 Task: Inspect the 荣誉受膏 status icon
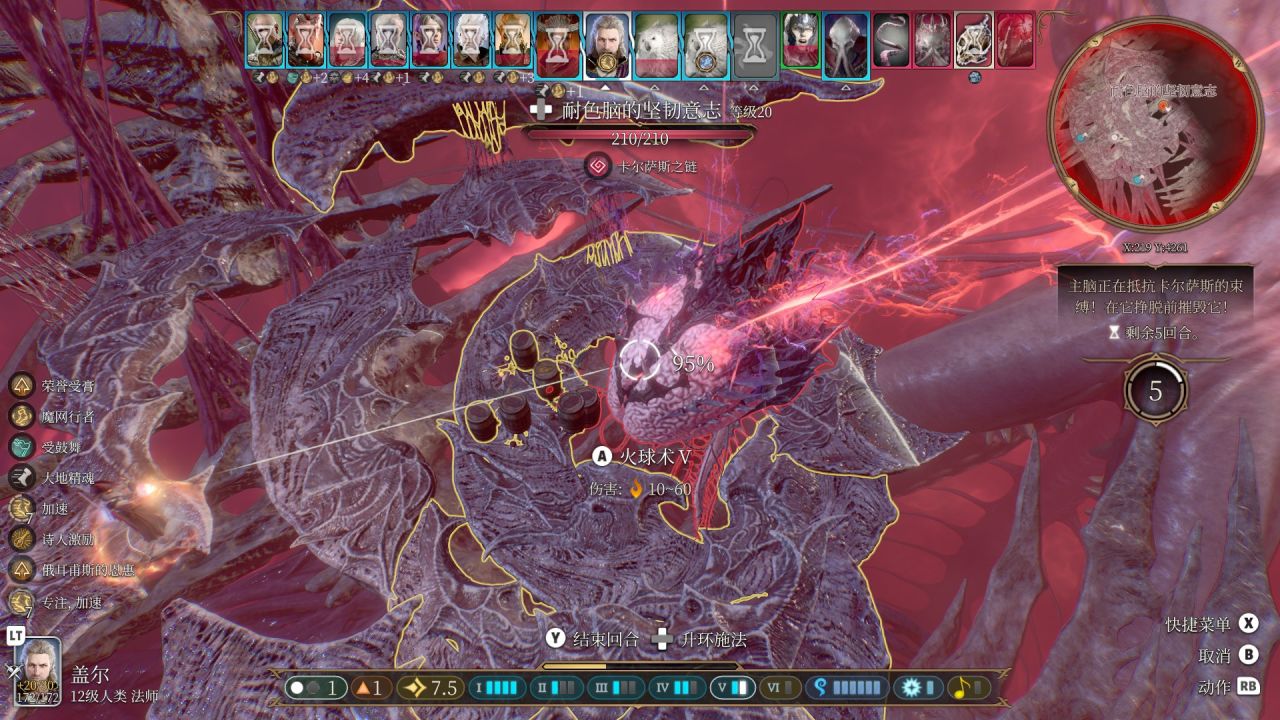[x=22, y=386]
